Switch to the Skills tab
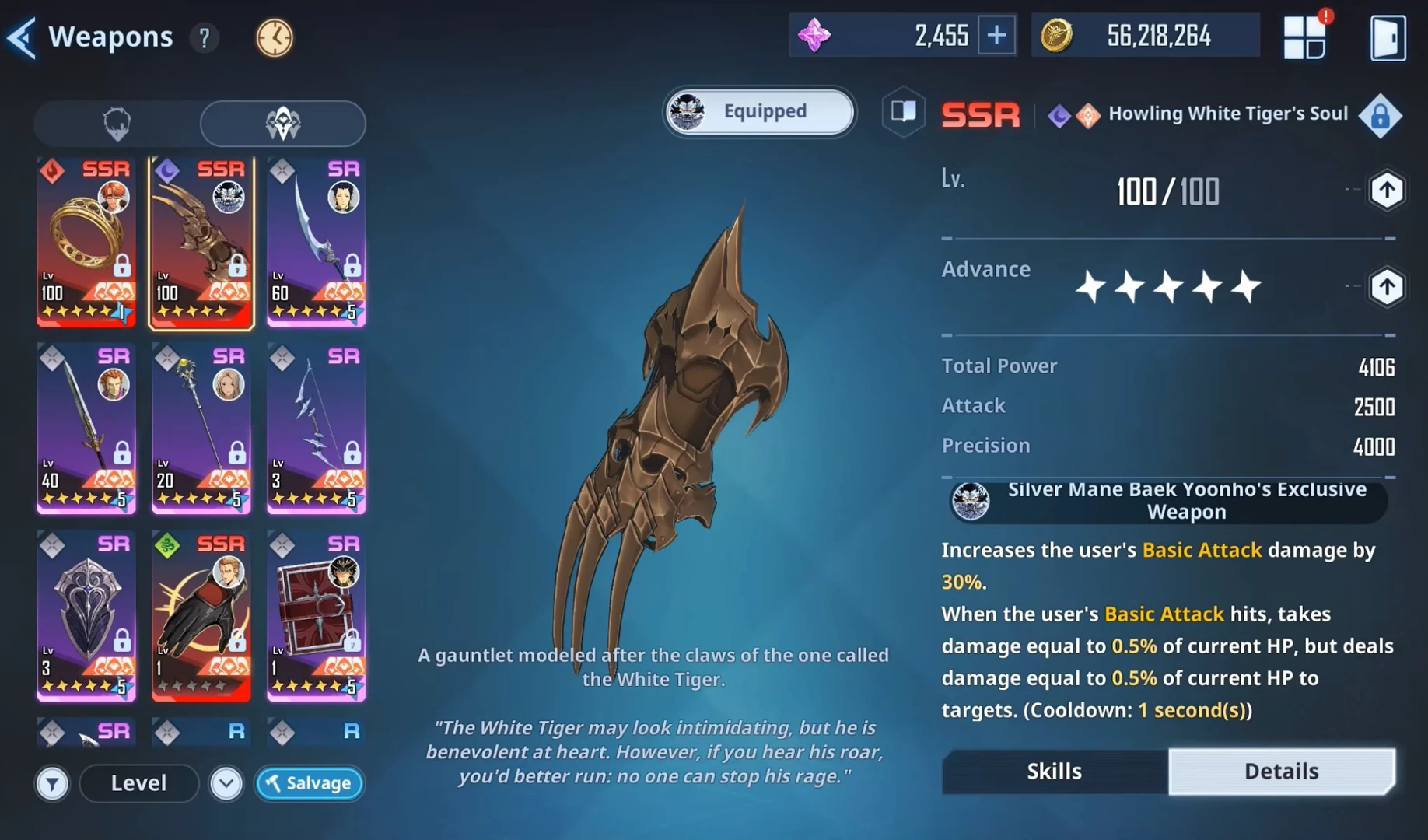Viewport: 1428px width, 840px height. point(1054,771)
